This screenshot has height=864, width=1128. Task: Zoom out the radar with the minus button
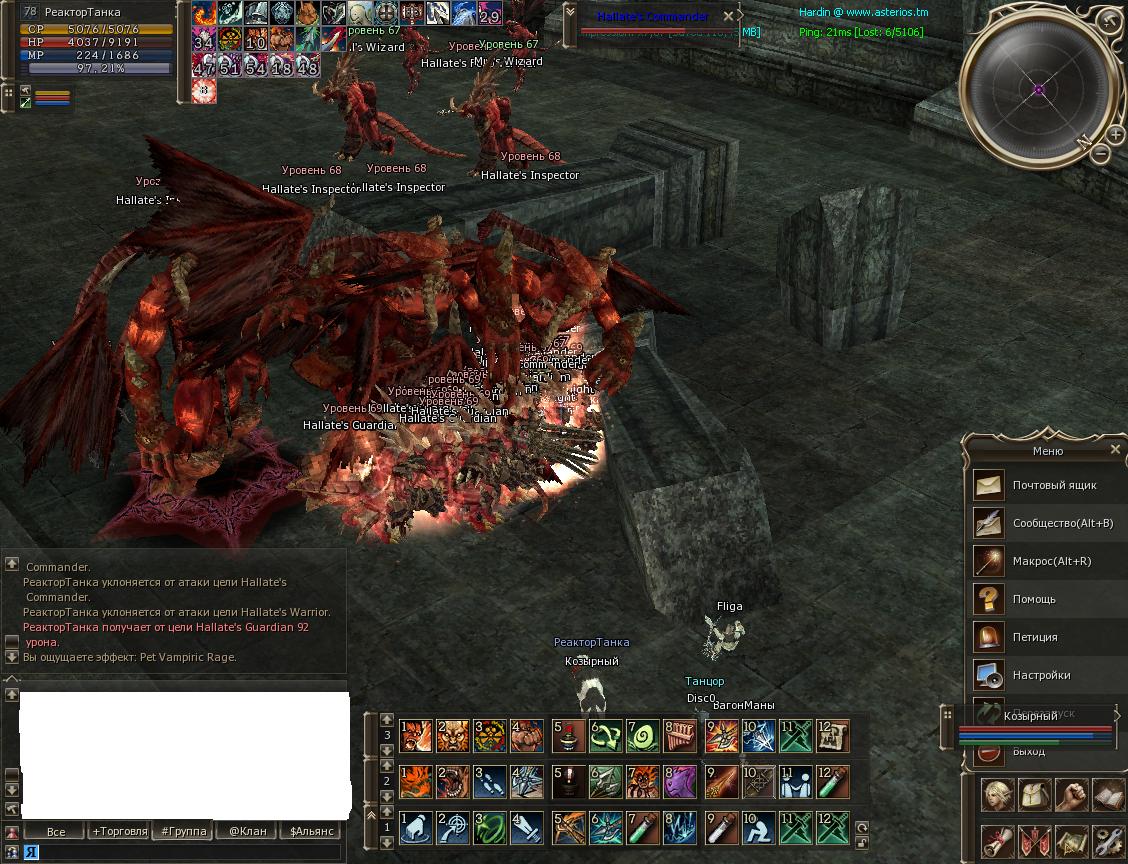coord(1100,153)
